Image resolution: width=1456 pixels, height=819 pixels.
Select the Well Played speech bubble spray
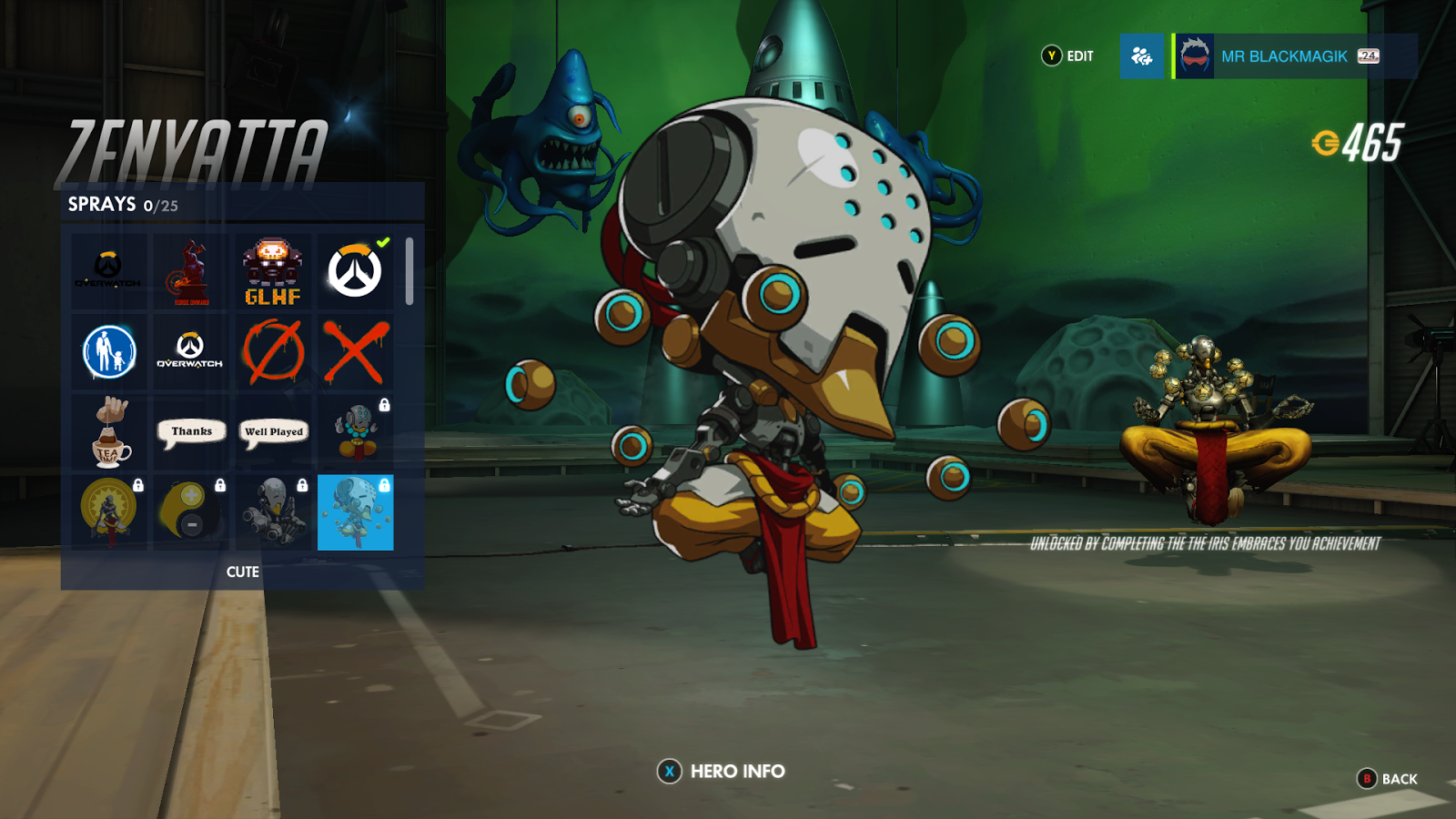tap(273, 432)
